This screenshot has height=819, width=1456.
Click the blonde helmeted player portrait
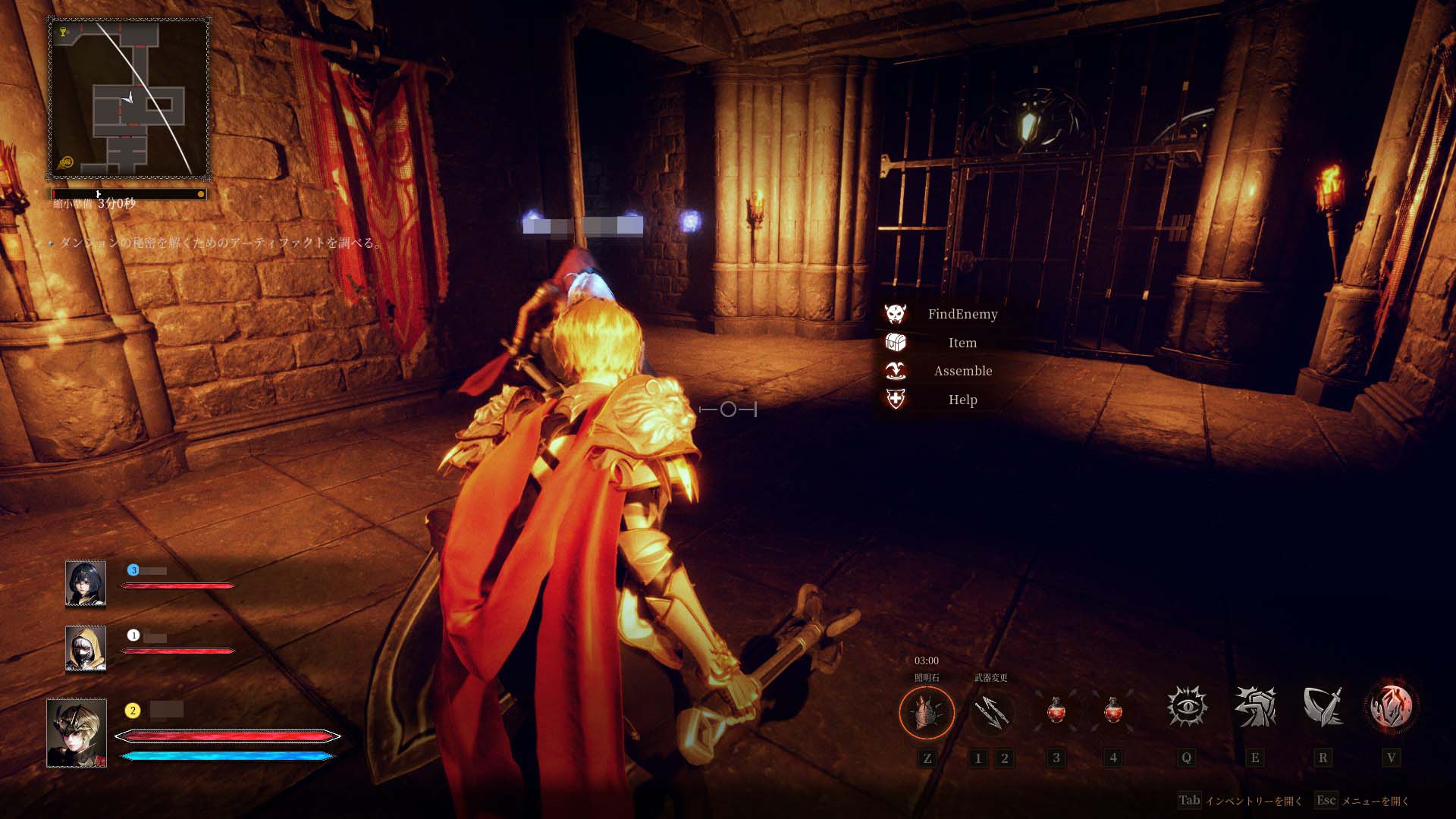[77, 733]
